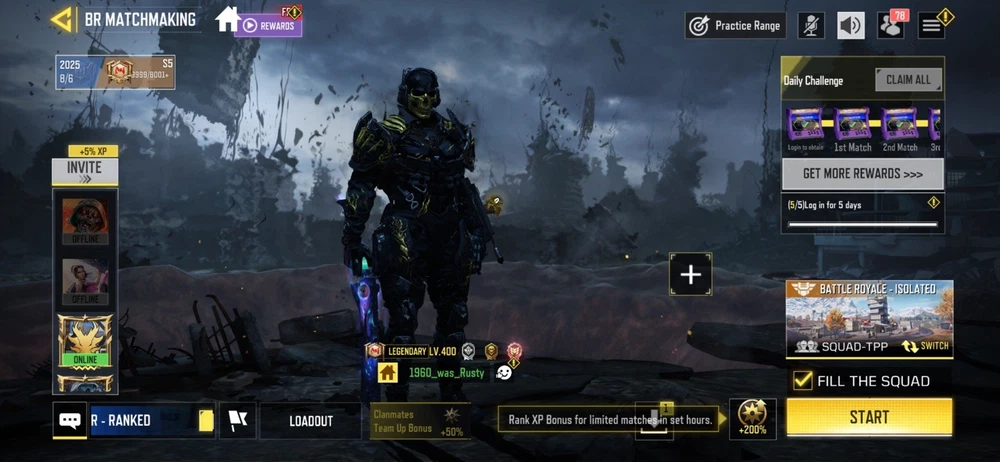Toggle the Fill the Squad checkbox
The image size is (1000, 462).
[x=802, y=380]
